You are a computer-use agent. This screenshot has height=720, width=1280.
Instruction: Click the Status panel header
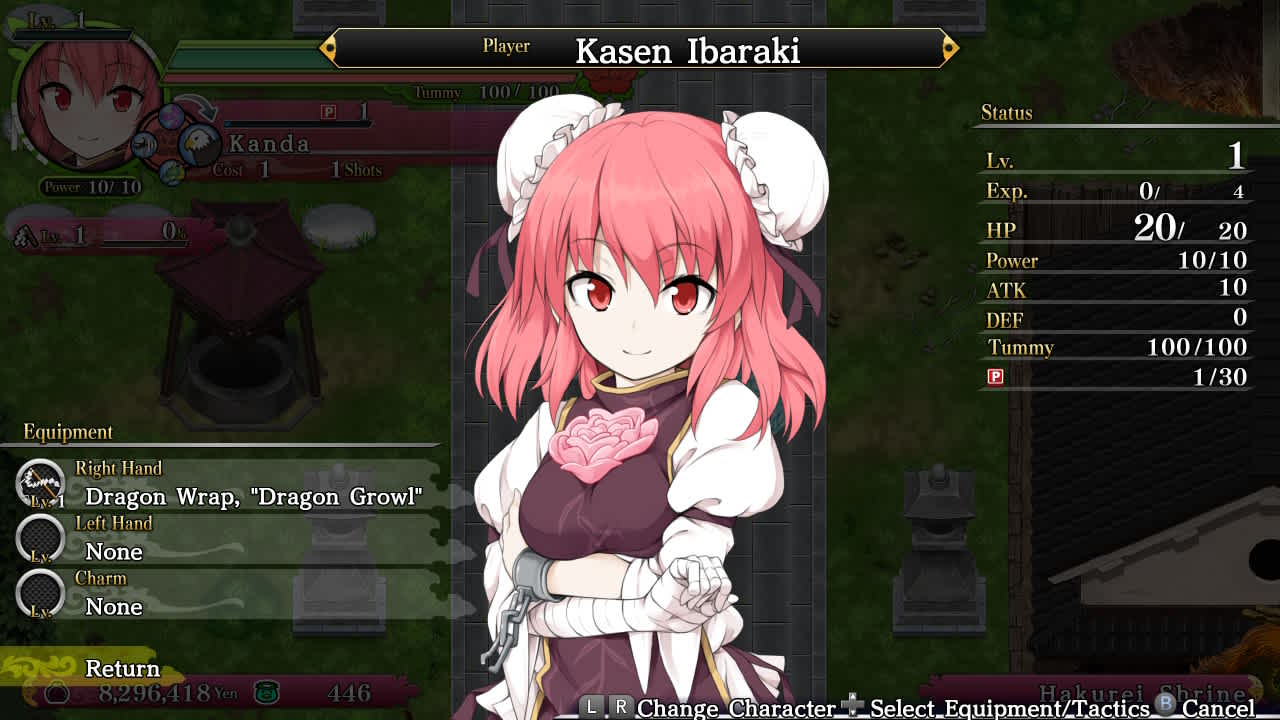point(1005,113)
